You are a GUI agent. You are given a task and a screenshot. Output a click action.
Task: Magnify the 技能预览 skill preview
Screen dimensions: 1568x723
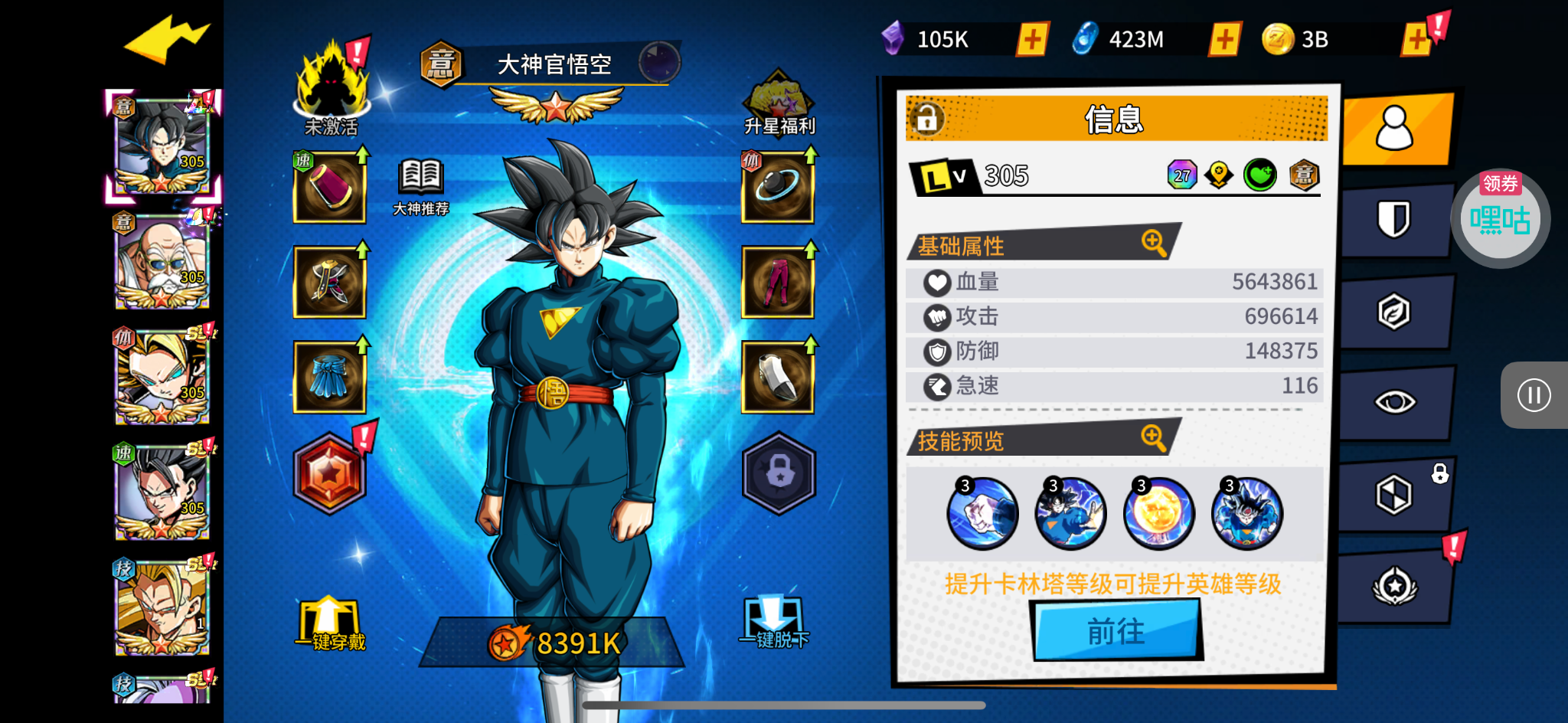pyautogui.click(x=1153, y=438)
